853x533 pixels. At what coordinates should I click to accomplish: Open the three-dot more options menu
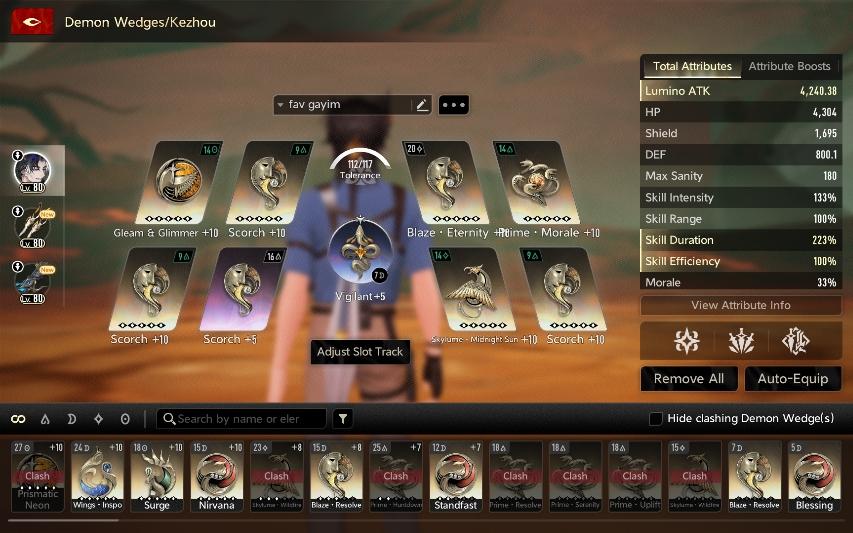coord(453,105)
